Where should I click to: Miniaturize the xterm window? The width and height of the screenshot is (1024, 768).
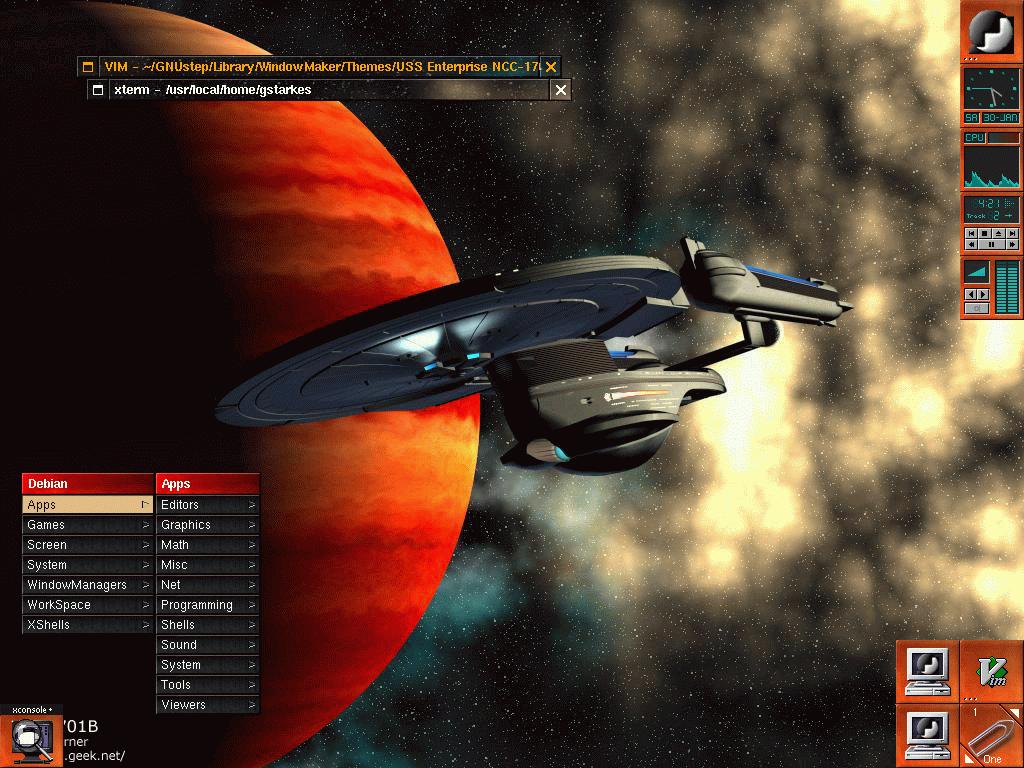[98, 90]
